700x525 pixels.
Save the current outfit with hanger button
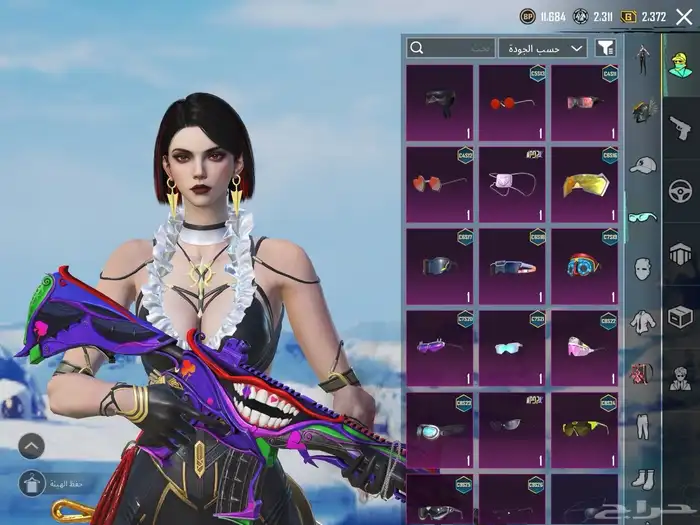click(31, 483)
